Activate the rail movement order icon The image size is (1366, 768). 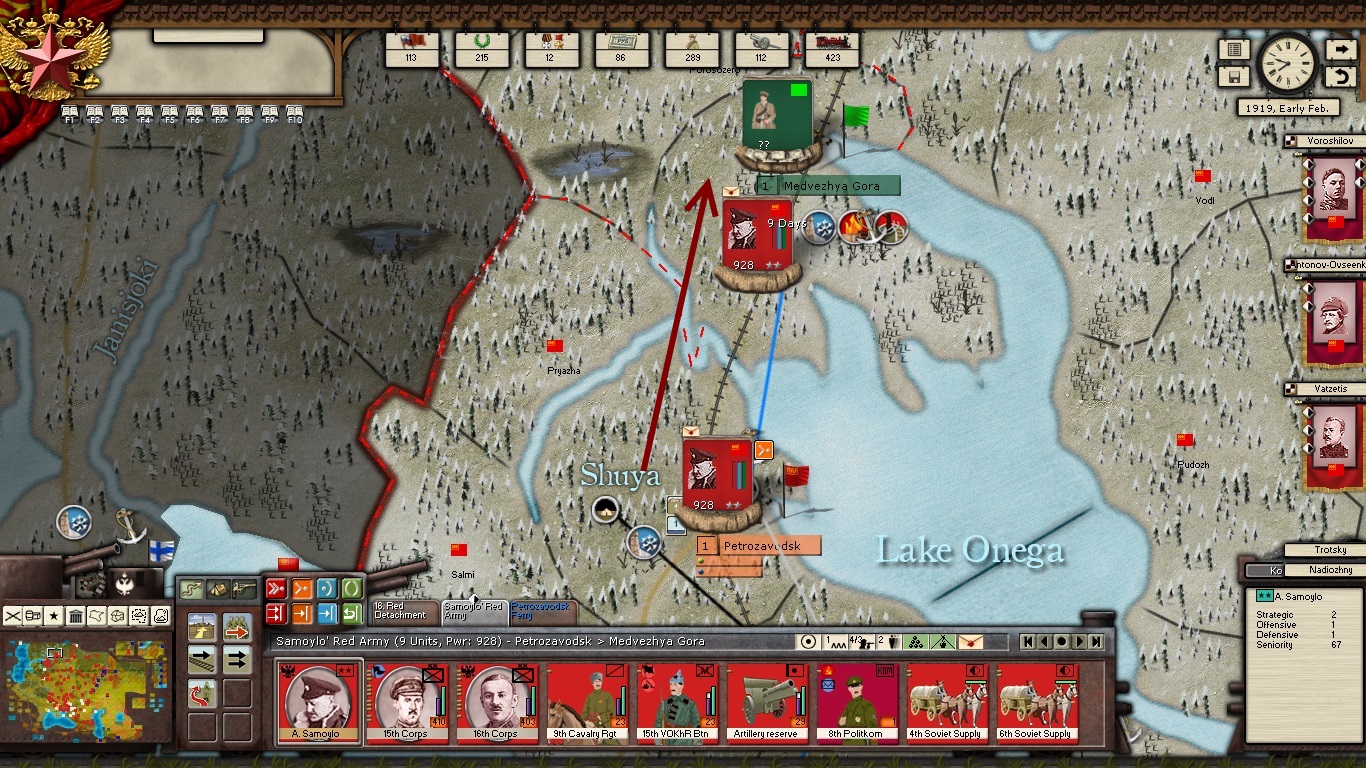click(x=203, y=659)
